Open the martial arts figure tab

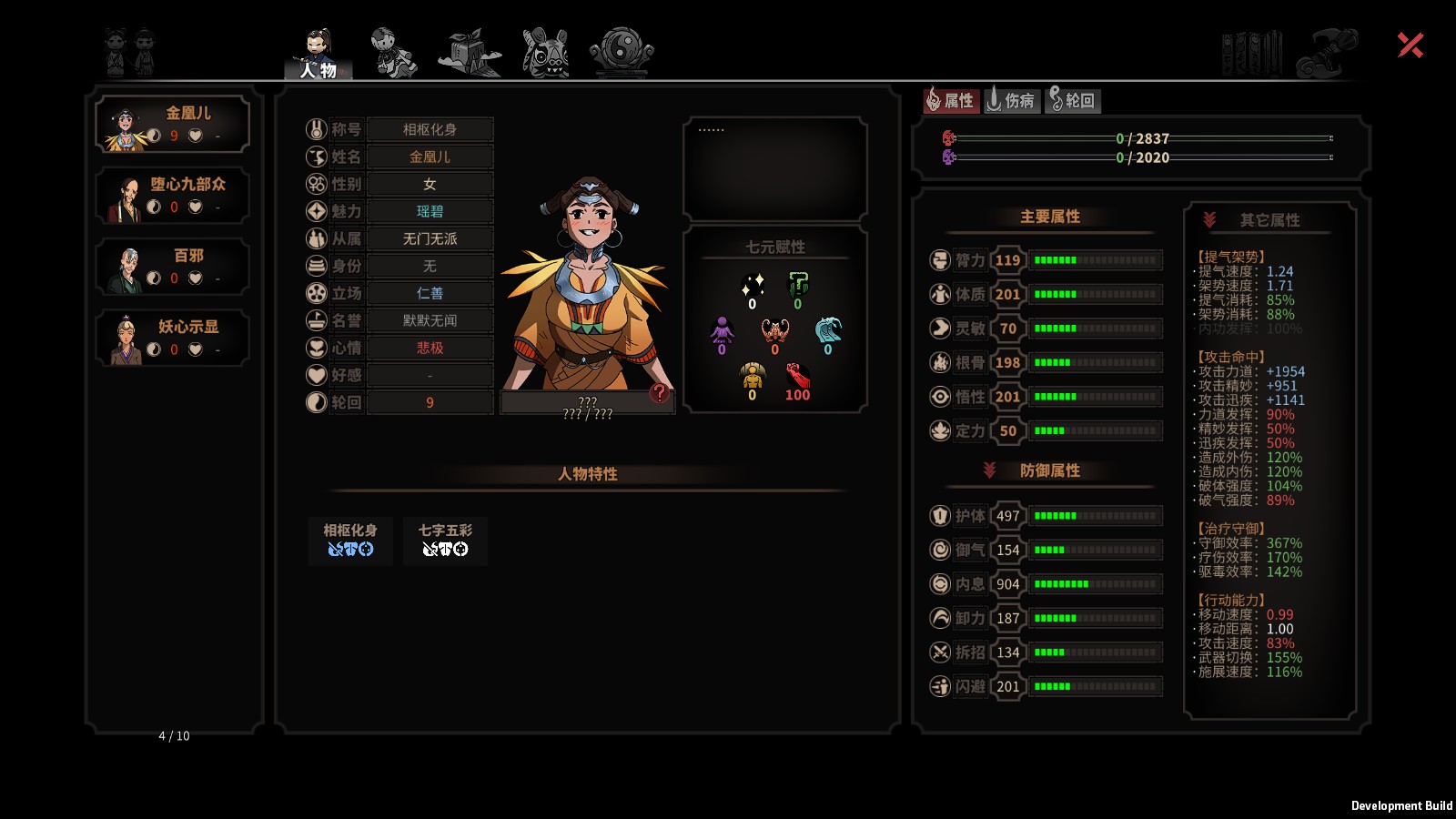click(393, 52)
